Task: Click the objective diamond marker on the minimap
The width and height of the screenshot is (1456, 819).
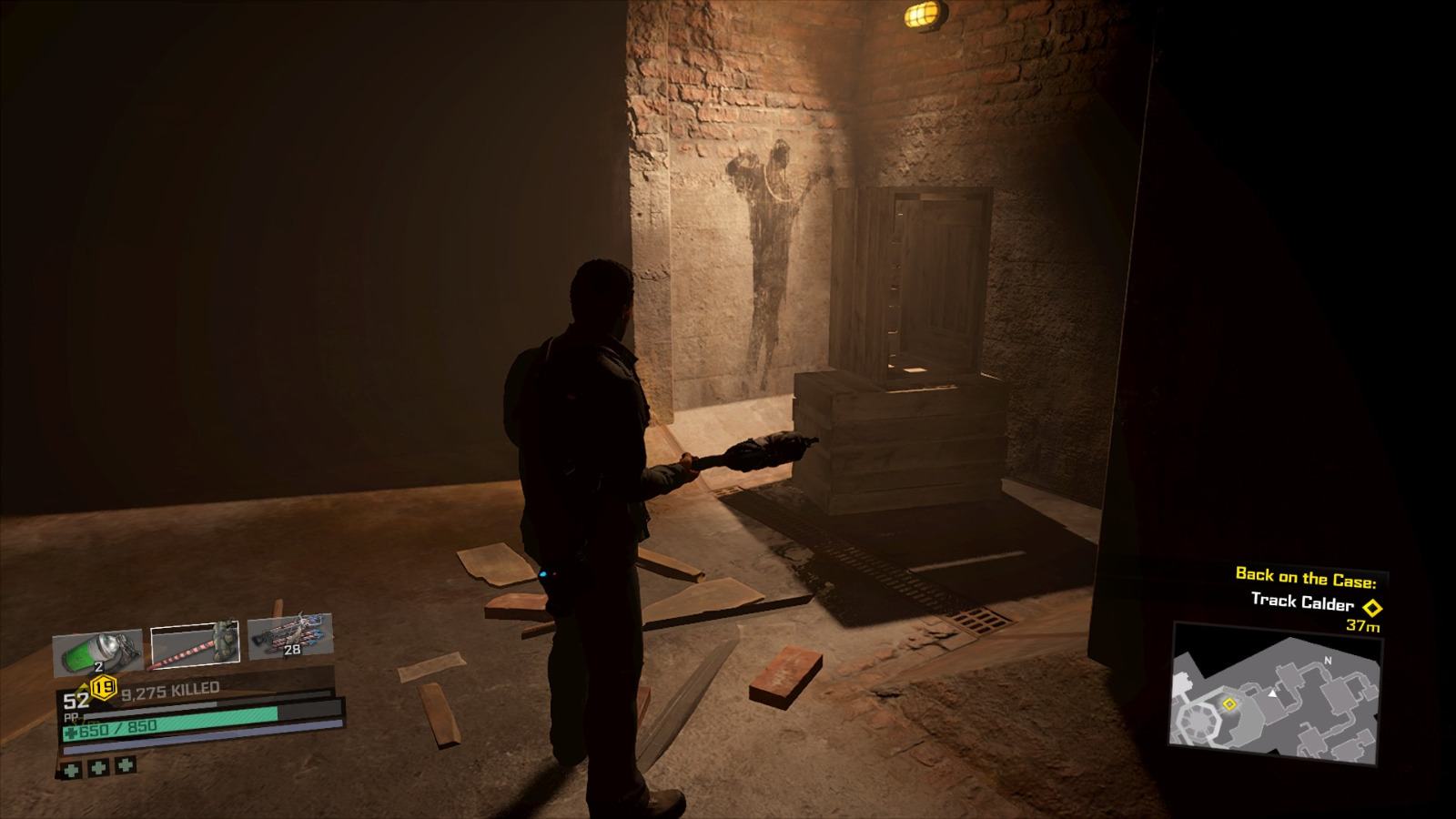Action: tap(1229, 704)
